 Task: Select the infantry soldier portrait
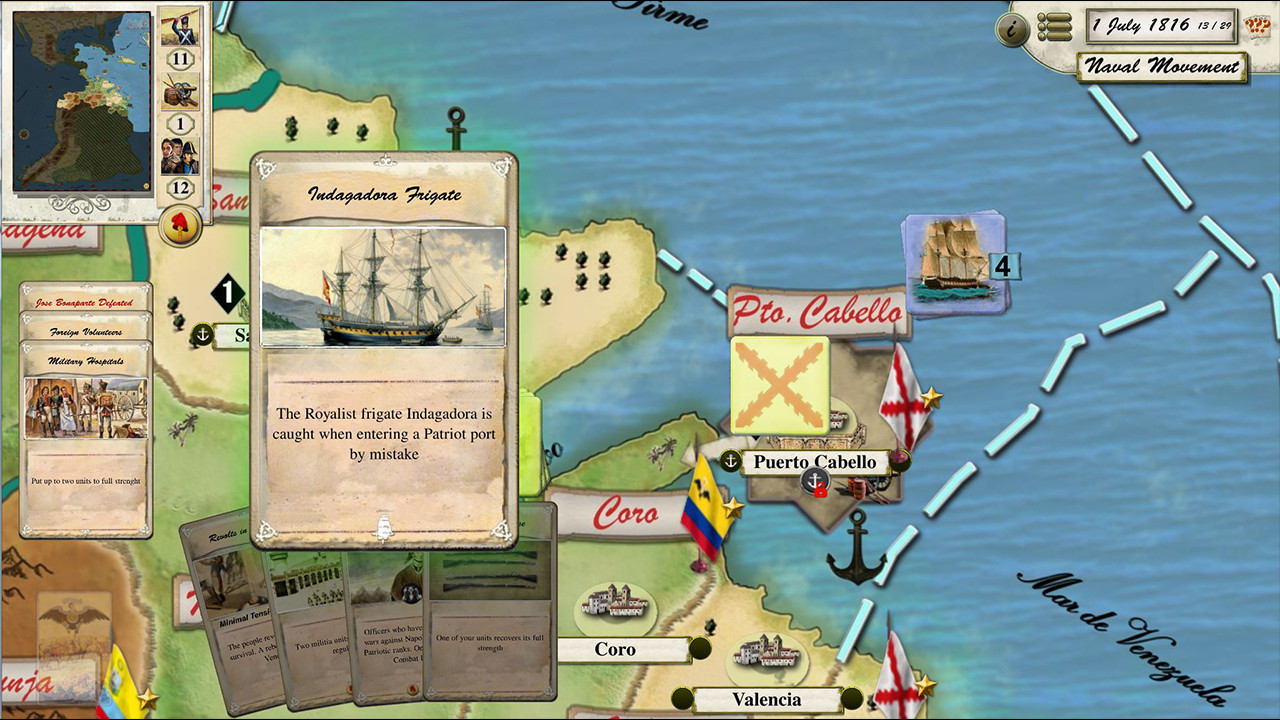tap(180, 28)
